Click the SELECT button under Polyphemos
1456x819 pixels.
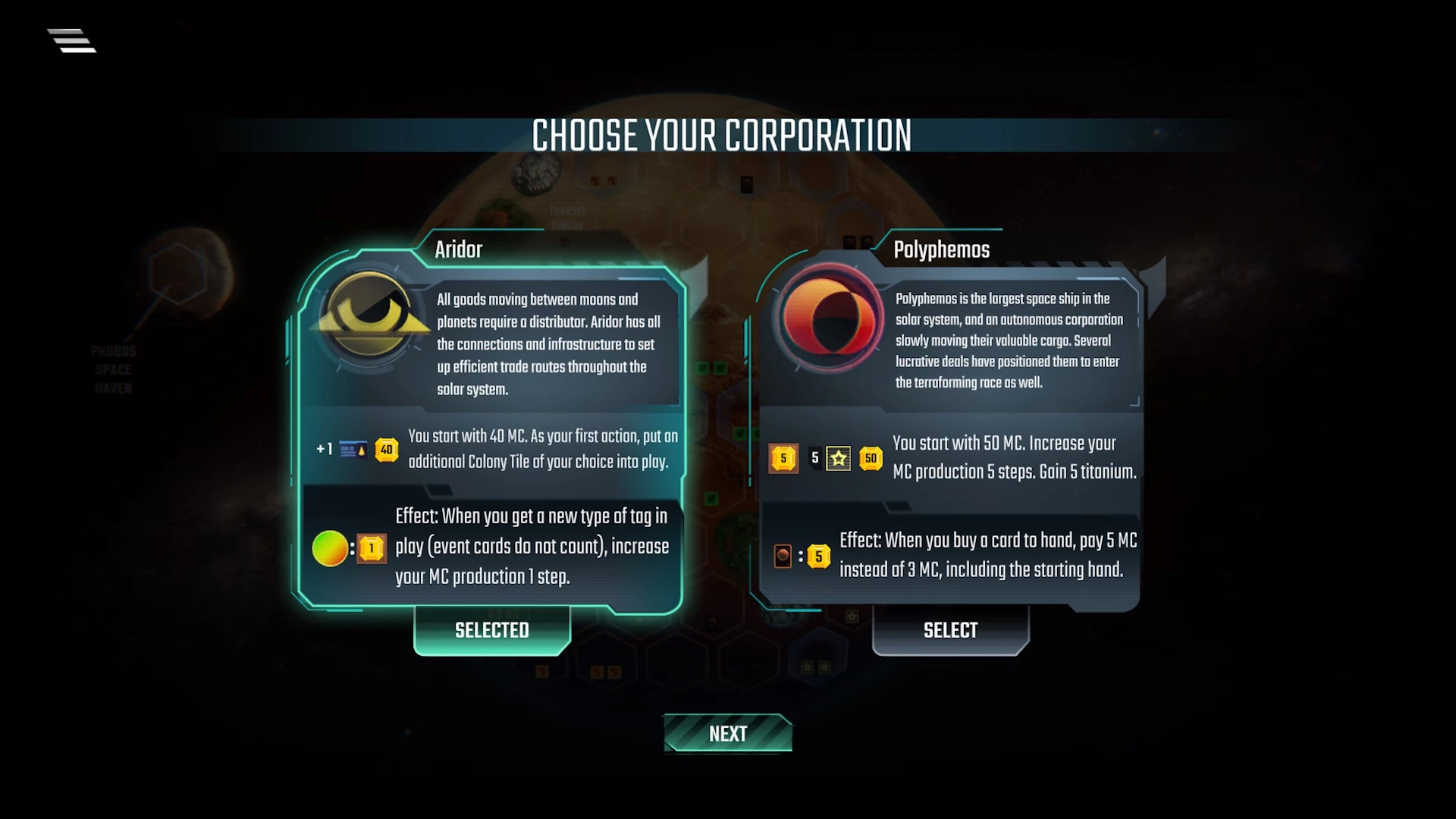coord(950,630)
